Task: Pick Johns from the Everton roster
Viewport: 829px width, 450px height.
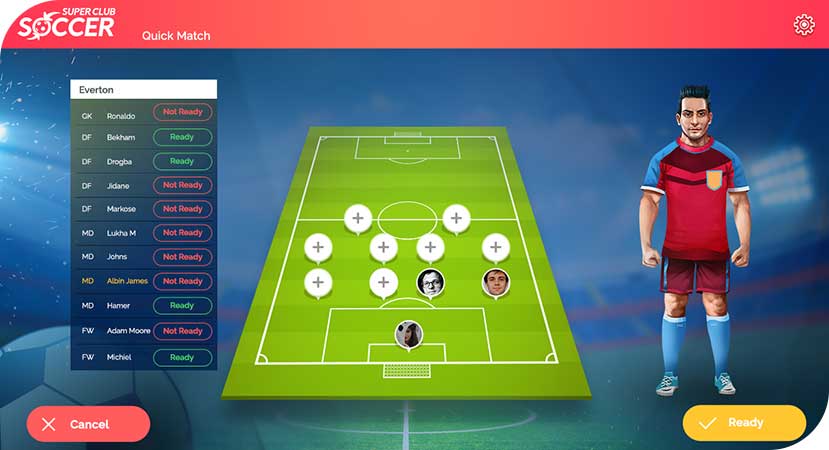Action: pos(119,257)
